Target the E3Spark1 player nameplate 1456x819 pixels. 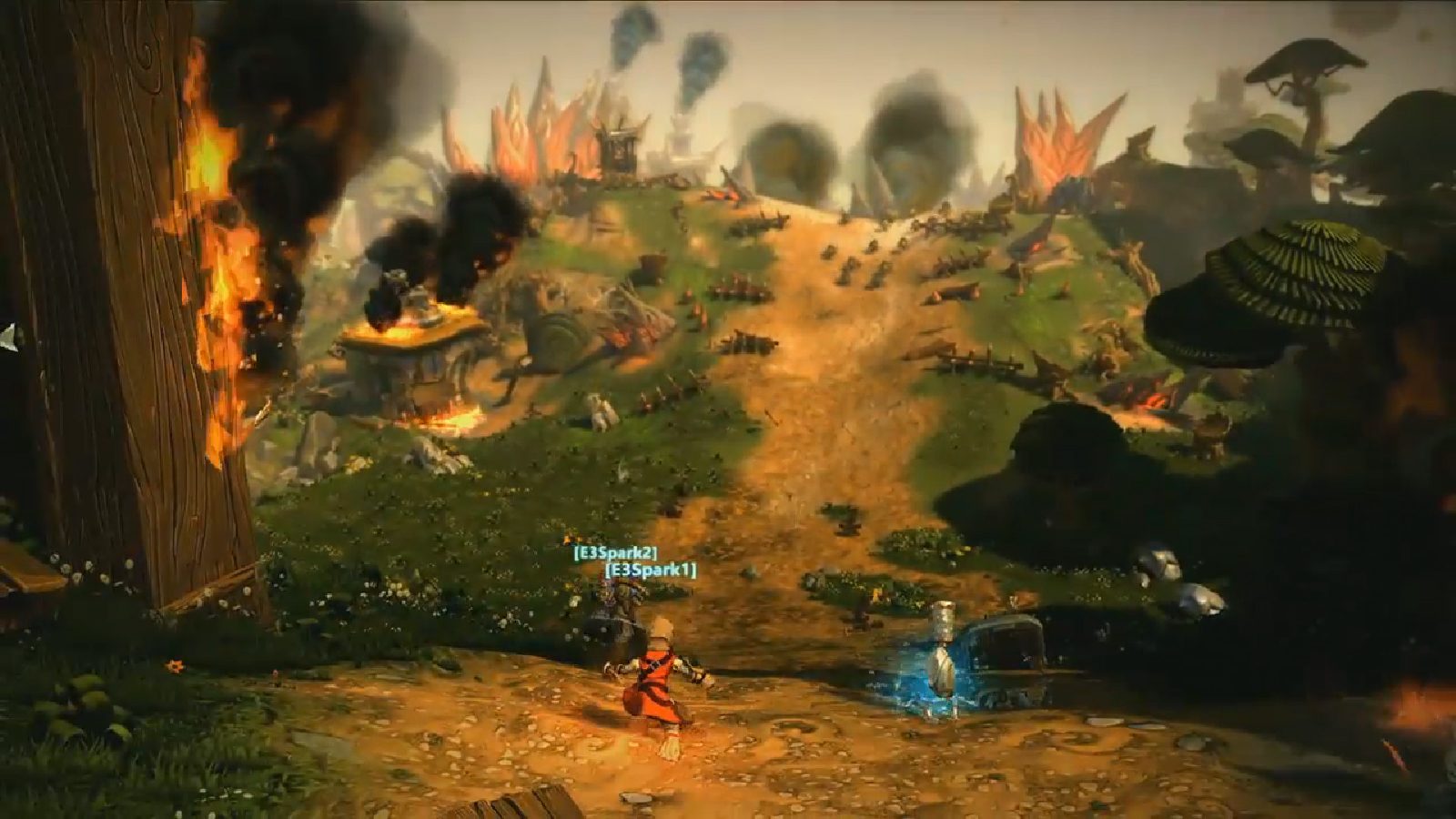(x=651, y=570)
